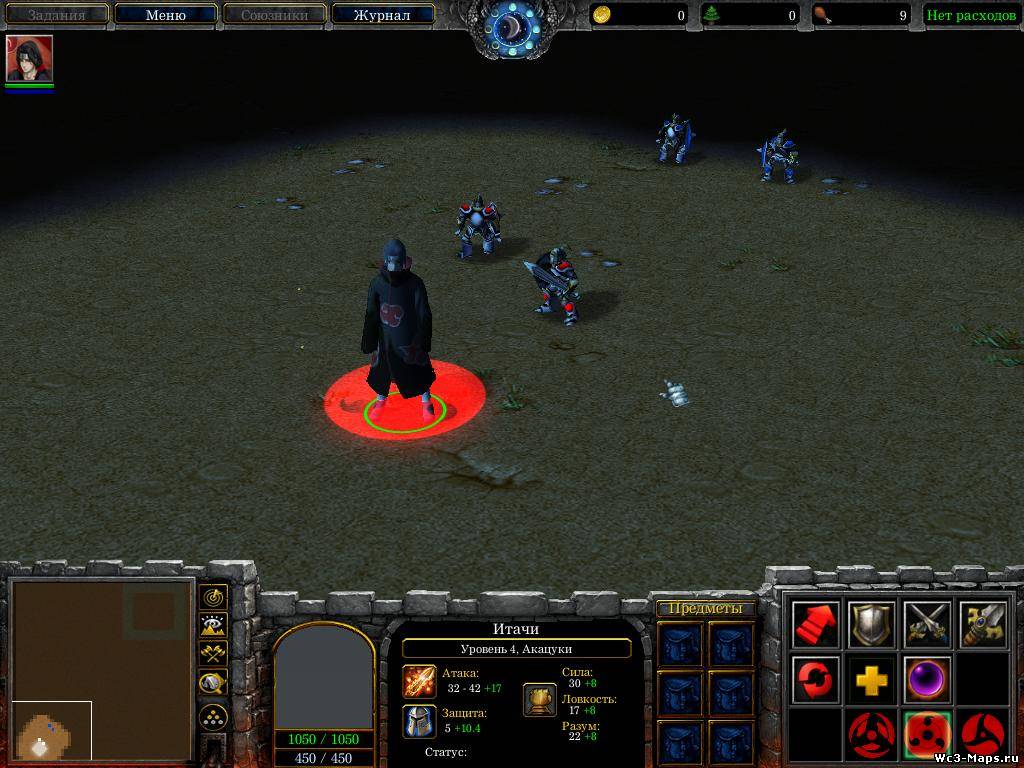The image size is (1024, 768).
Task: Open the Журнал log
Action: [382, 15]
